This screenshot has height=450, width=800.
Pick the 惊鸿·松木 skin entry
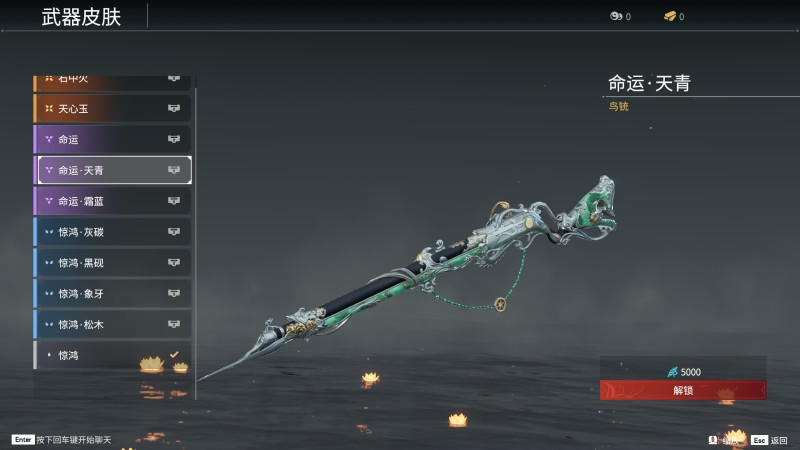pyautogui.click(x=113, y=325)
